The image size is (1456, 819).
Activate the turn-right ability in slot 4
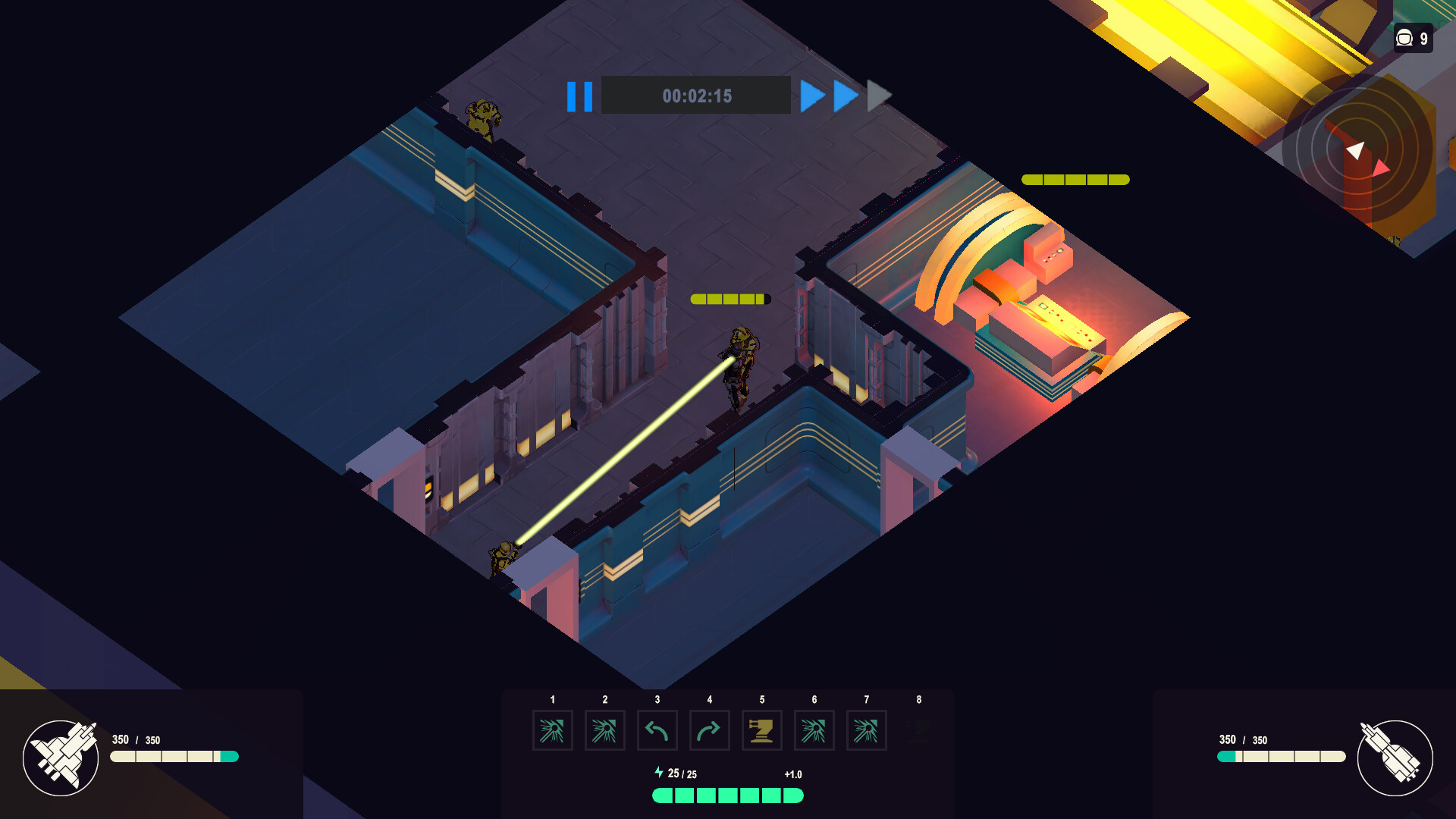[x=709, y=730]
